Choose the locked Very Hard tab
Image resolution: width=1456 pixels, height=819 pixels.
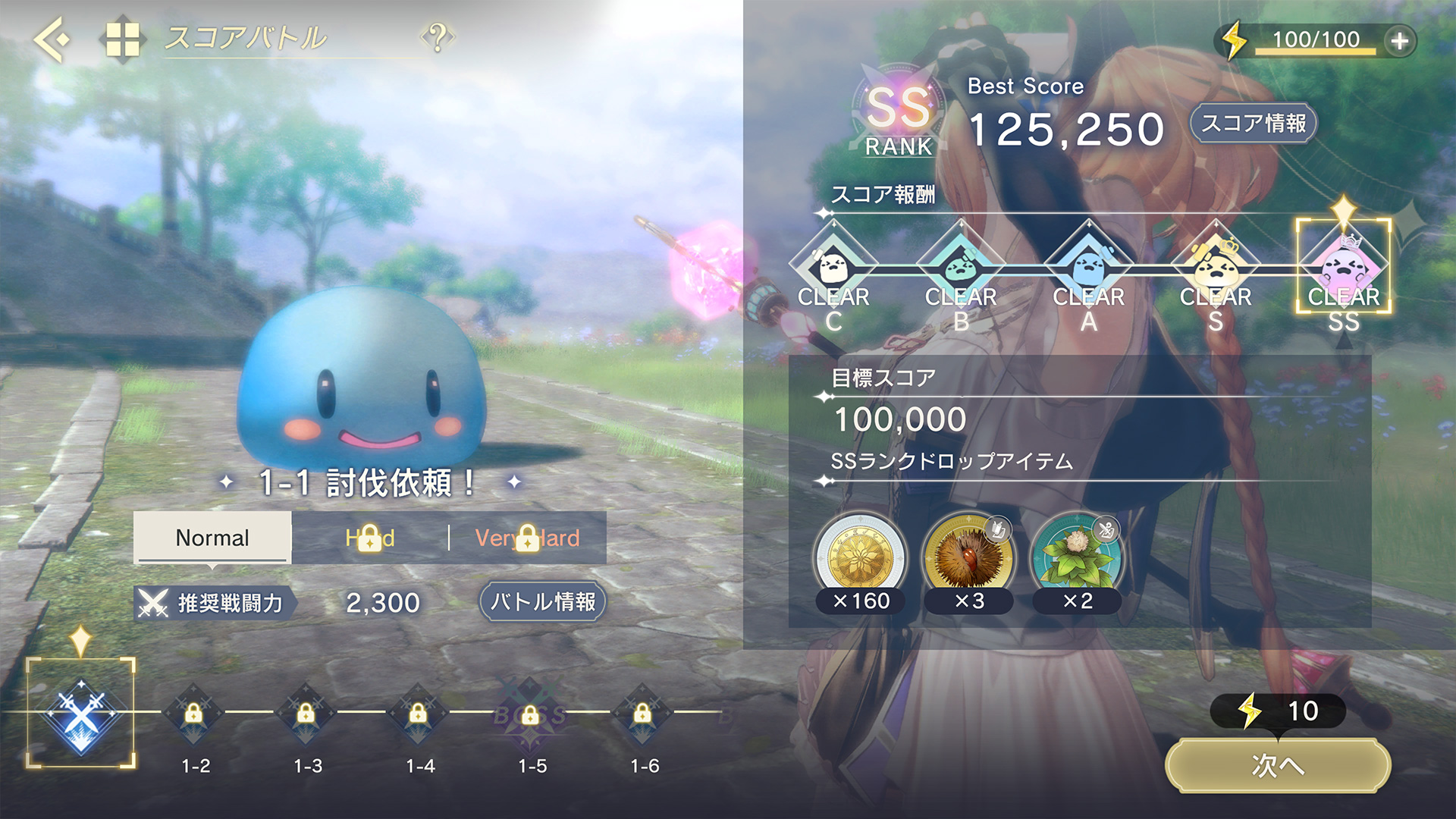point(528,538)
